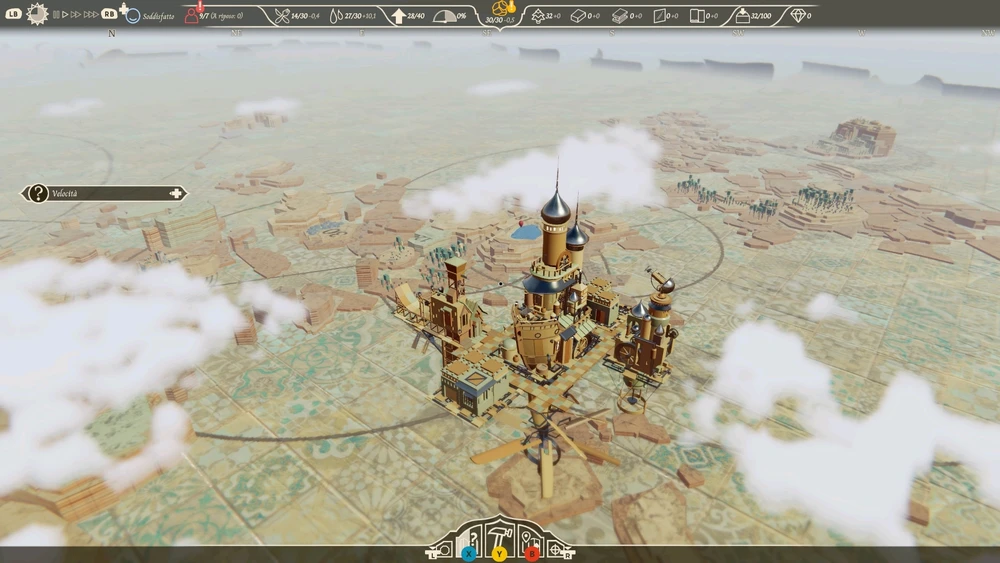Pause the game speed
This screenshot has height=563, width=1000.
pos(58,15)
